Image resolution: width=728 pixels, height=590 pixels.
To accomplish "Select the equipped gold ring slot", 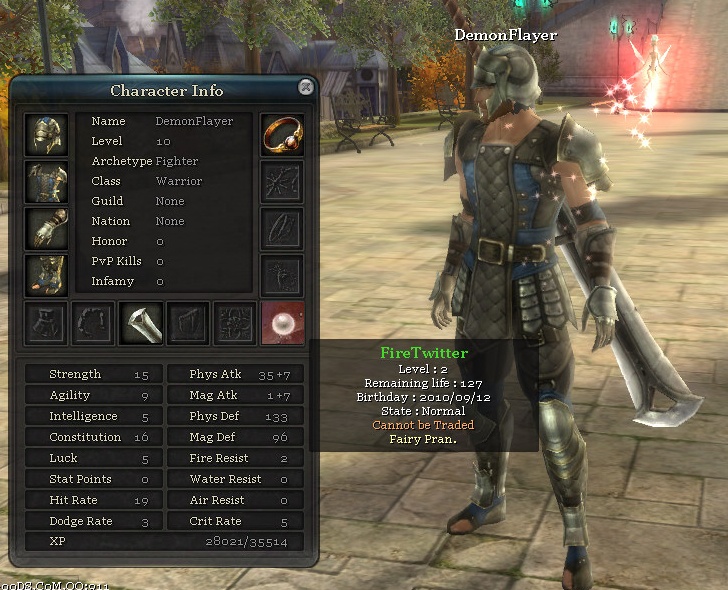I will (x=282, y=135).
